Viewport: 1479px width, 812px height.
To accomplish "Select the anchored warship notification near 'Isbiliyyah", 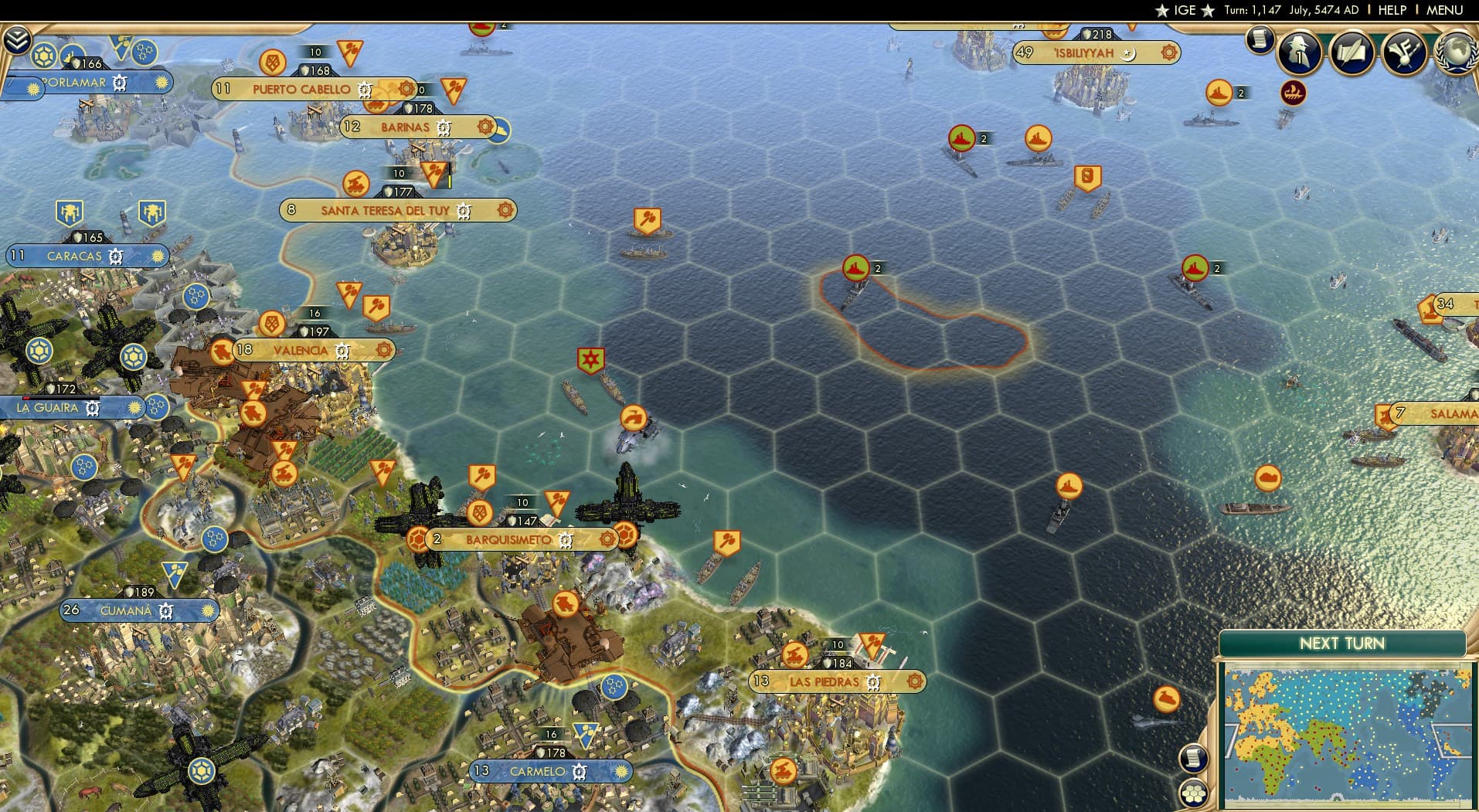I will pos(1217,93).
